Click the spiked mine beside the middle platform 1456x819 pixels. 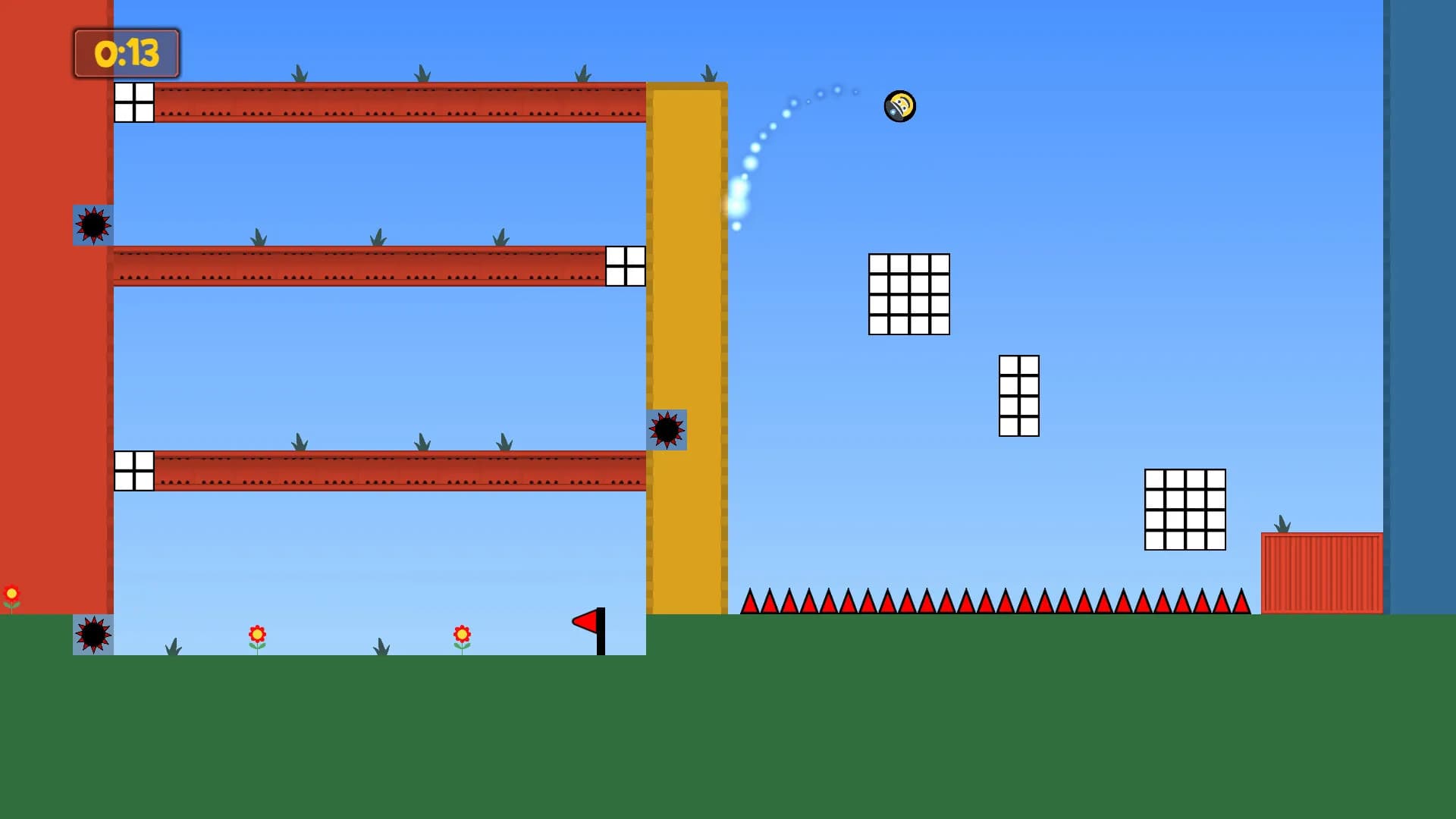point(93,225)
